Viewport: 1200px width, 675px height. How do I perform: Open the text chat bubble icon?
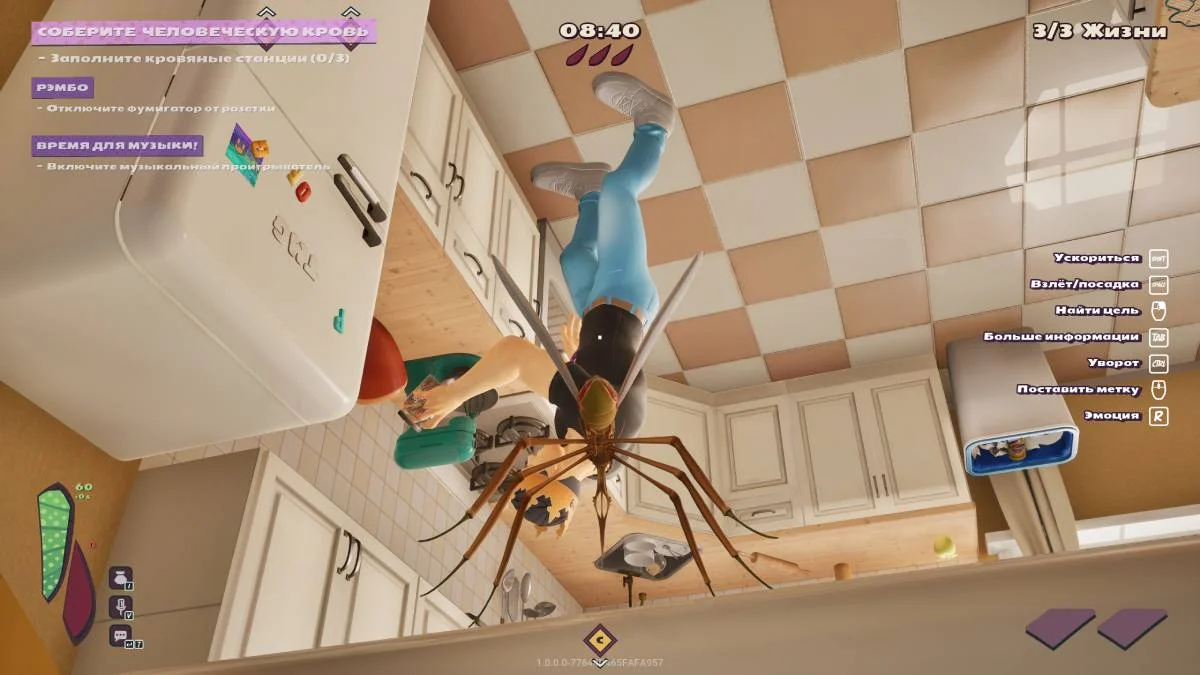pos(120,635)
